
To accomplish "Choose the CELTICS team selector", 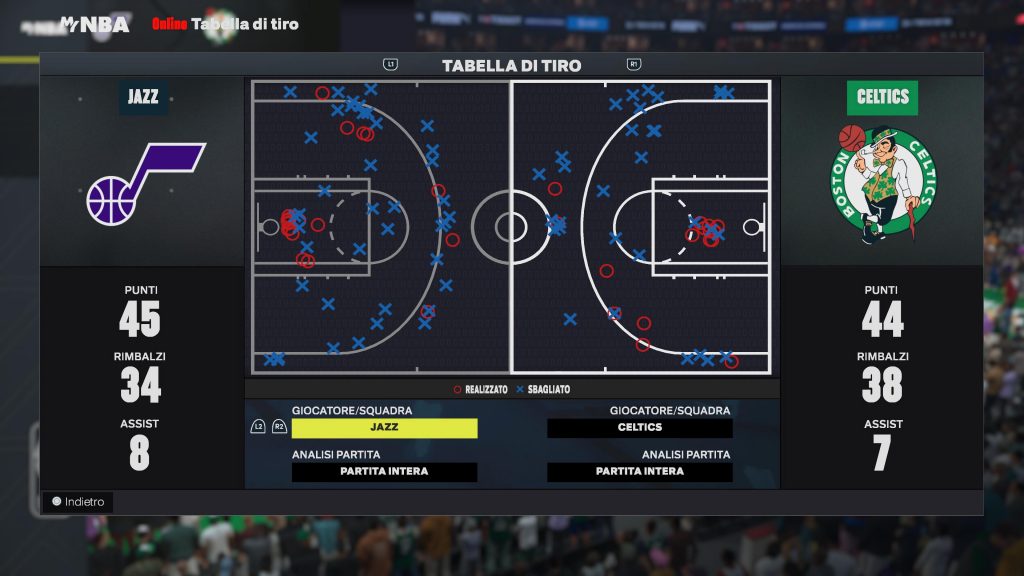I will pos(639,428).
